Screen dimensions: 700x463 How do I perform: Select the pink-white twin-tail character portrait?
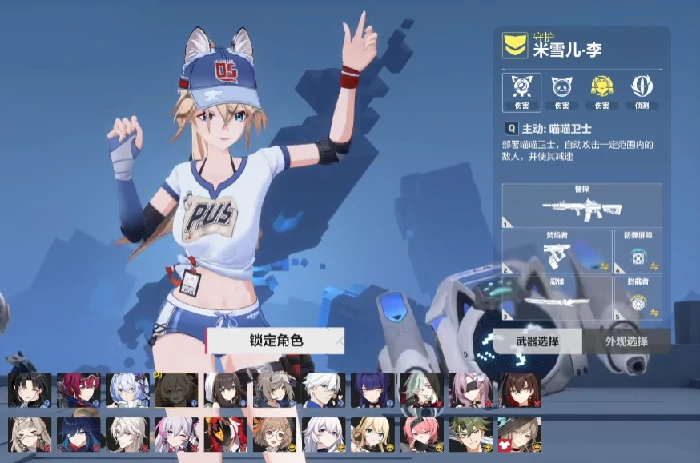(176, 434)
